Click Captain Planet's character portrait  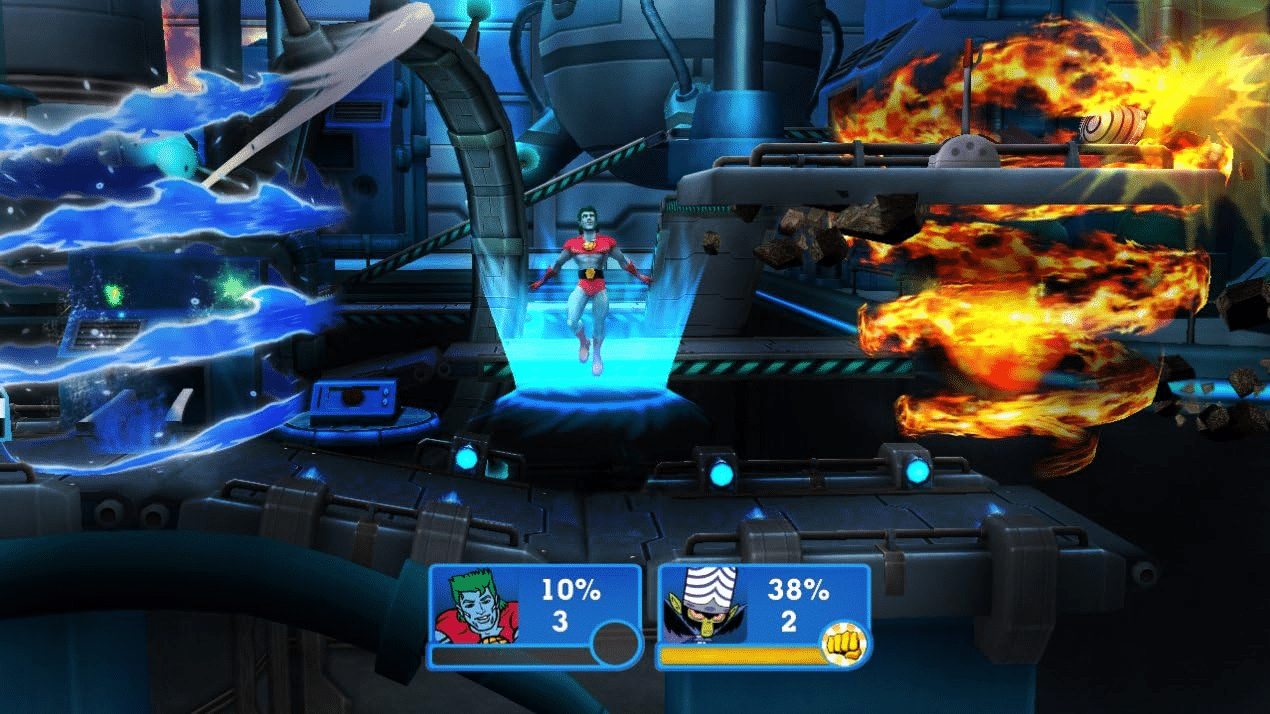tap(475, 607)
